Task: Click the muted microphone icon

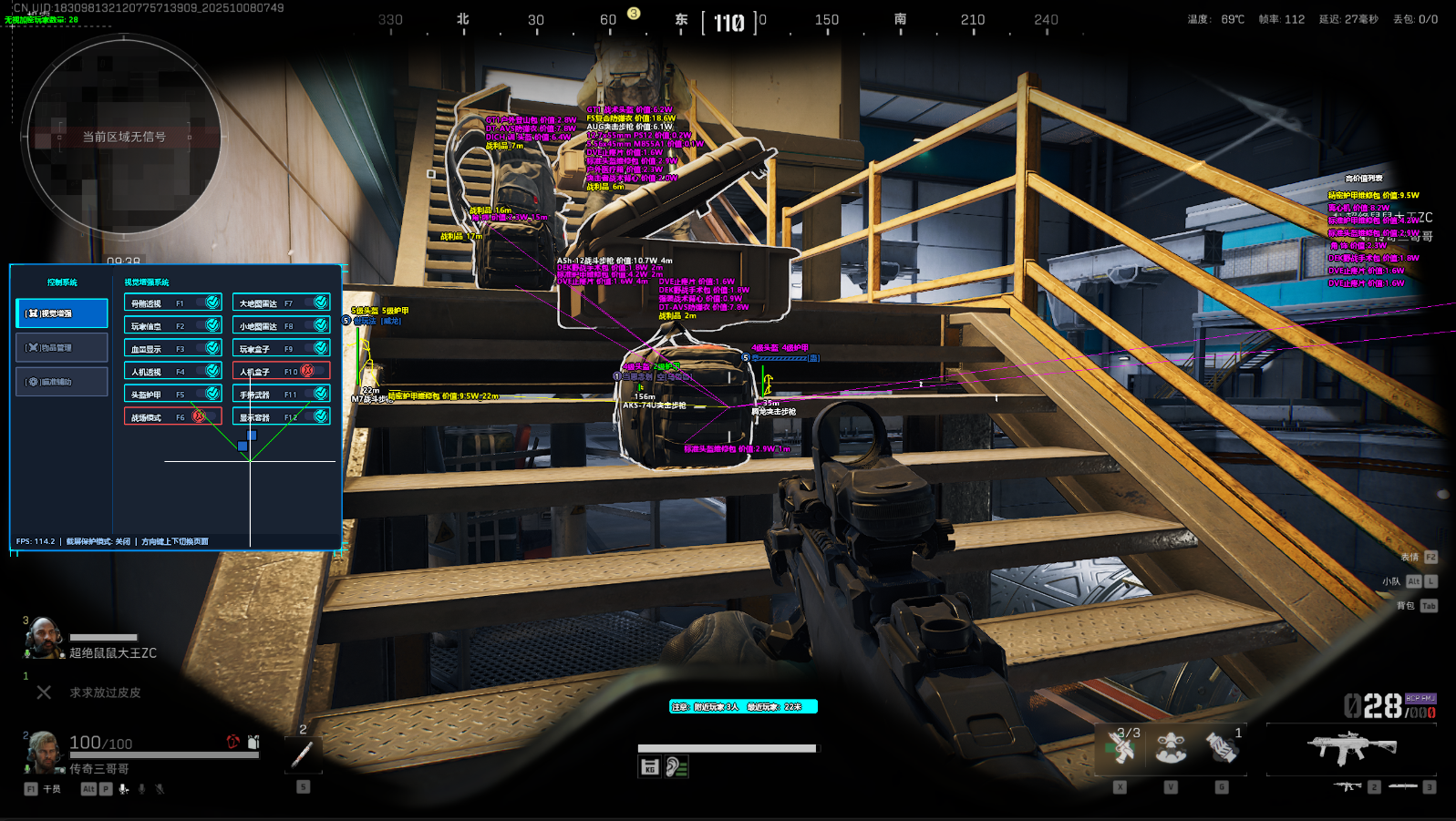Action: click(x=160, y=789)
